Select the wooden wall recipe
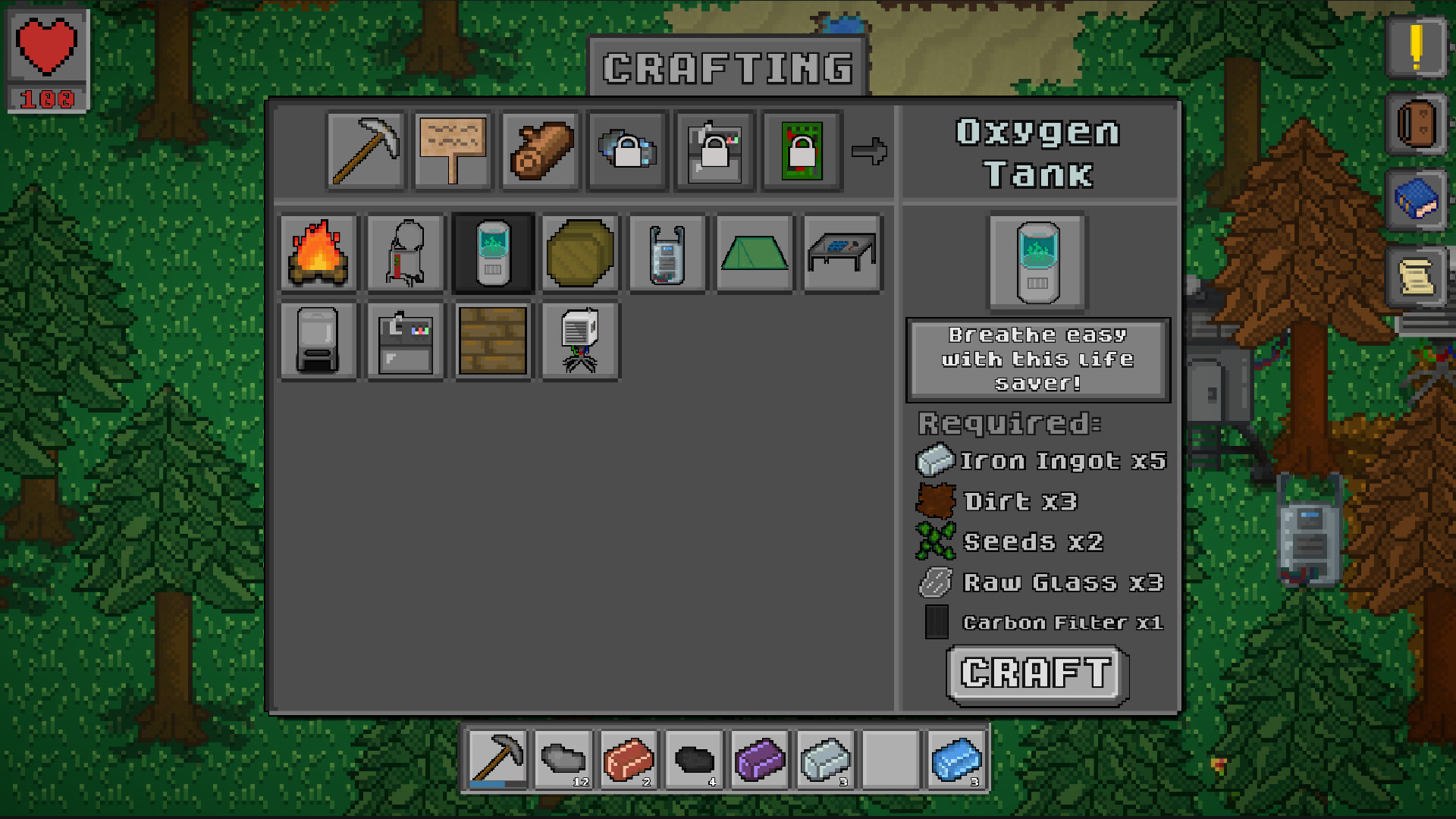1456x819 pixels. [x=492, y=339]
